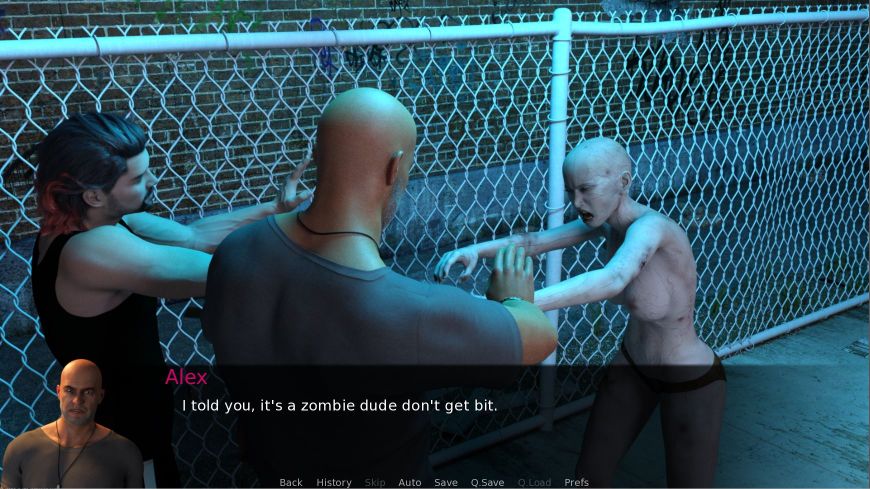Open the Prefs menu

(577, 482)
